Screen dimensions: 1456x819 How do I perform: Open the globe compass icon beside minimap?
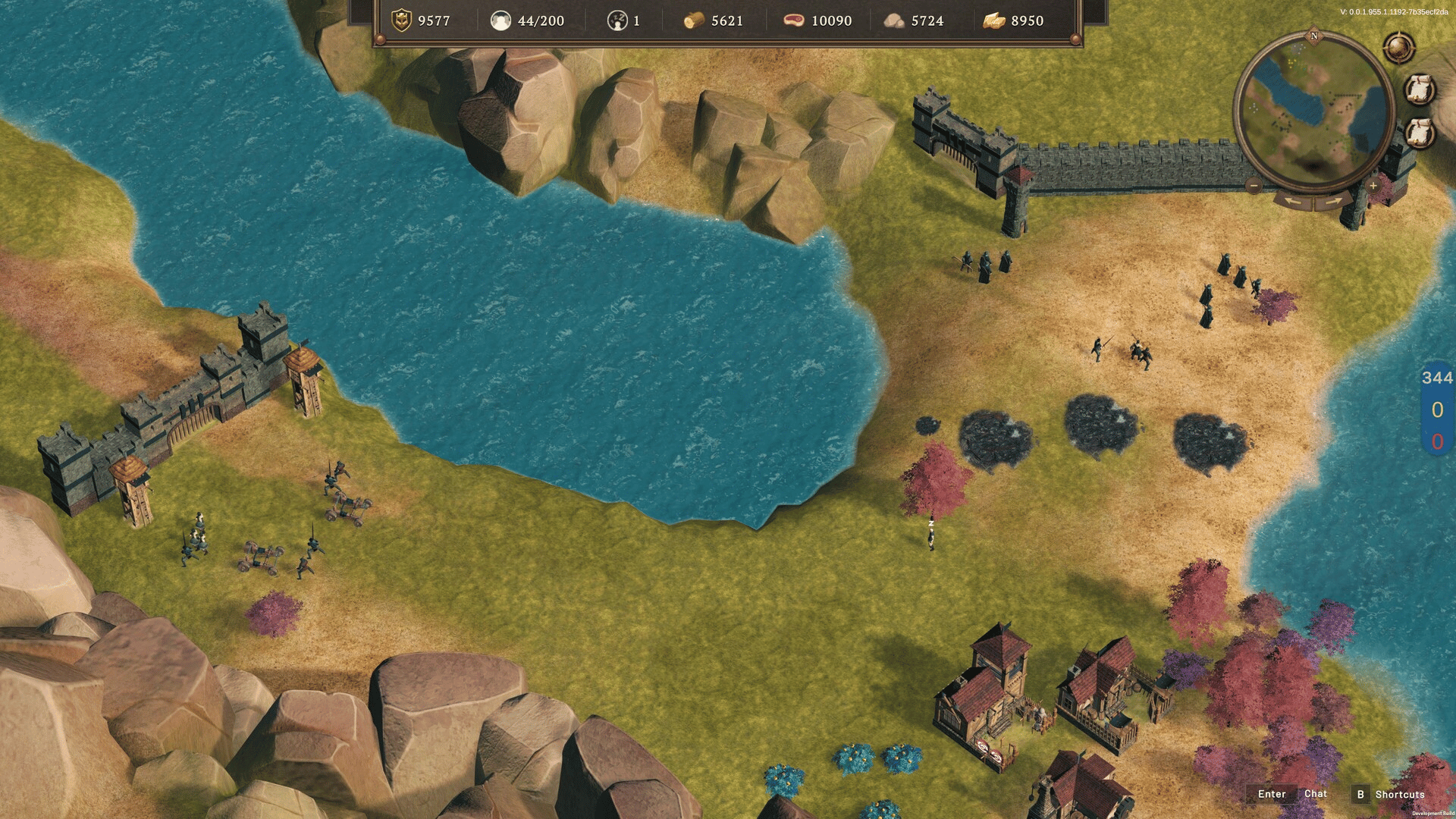click(1399, 49)
